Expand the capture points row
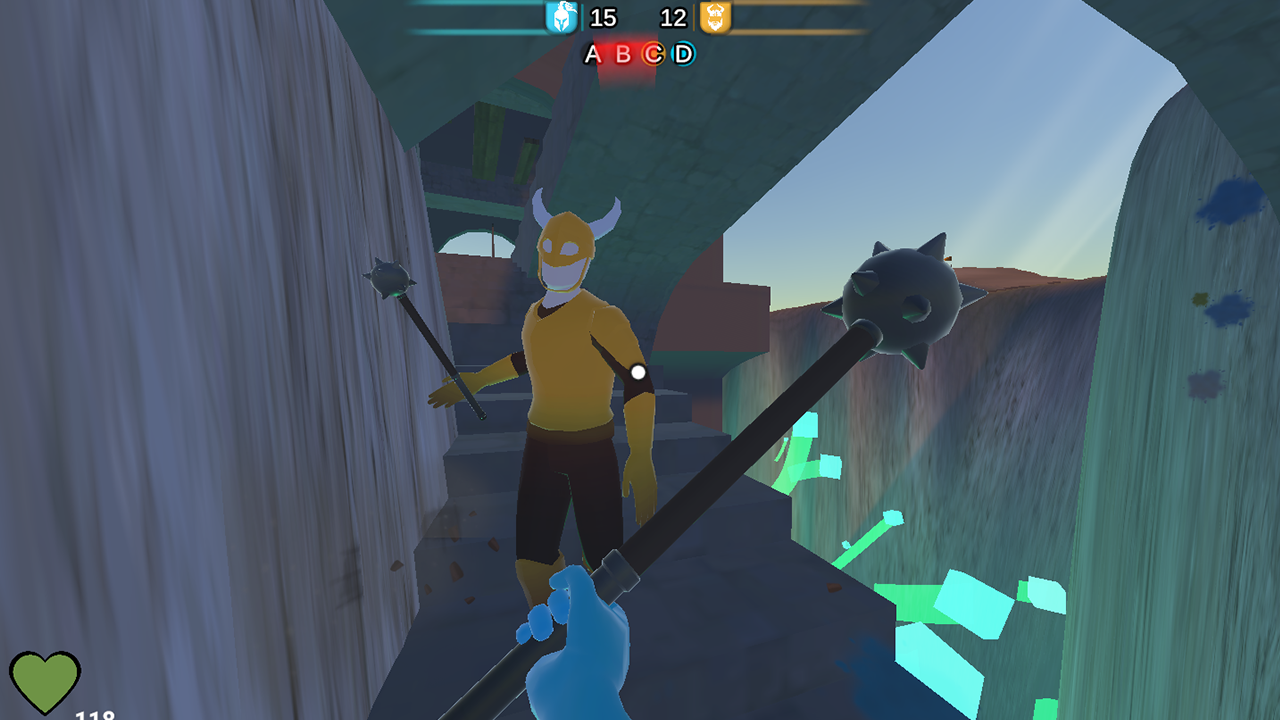The image size is (1280, 720). (x=637, y=54)
